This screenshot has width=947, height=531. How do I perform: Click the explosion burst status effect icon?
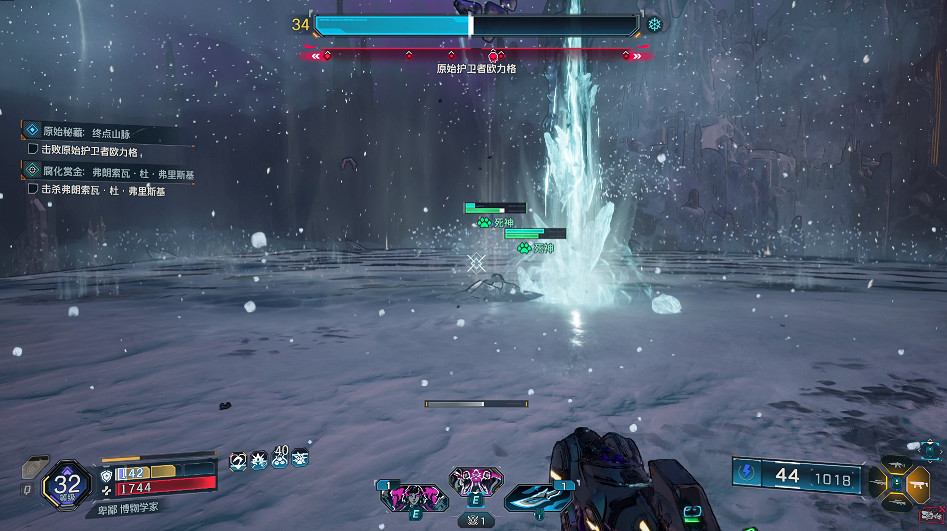click(259, 460)
